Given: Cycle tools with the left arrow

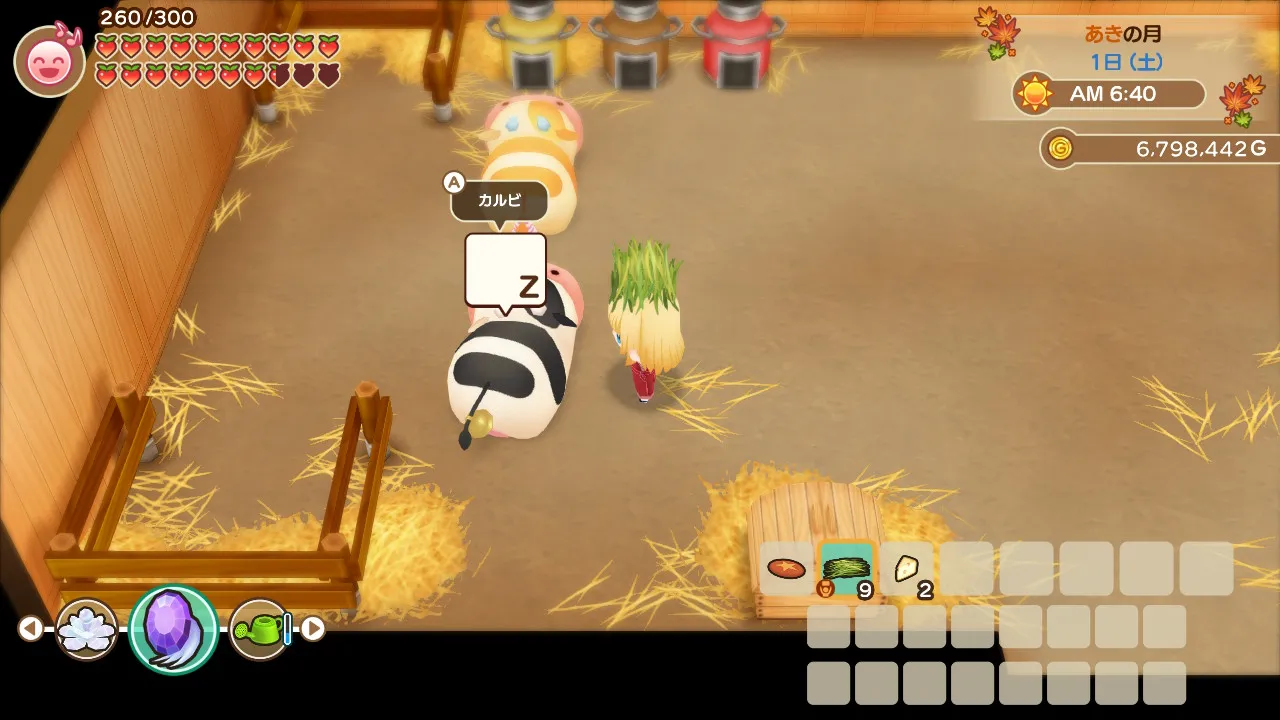Looking at the screenshot, I should tap(31, 628).
